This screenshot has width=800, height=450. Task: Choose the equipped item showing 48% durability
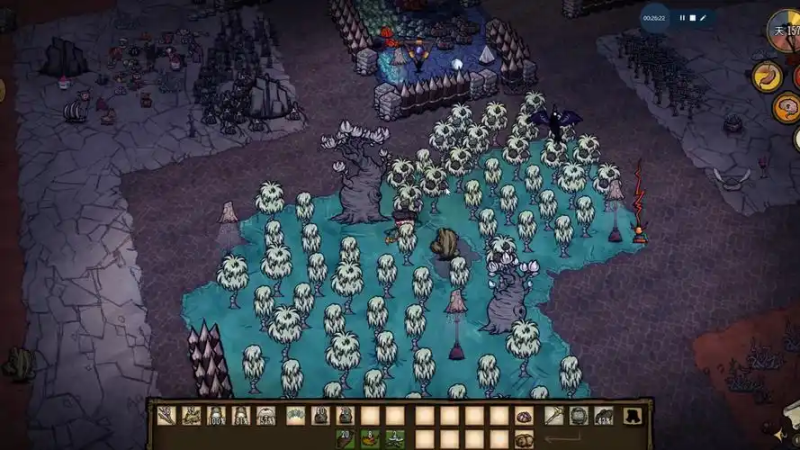tap(603, 416)
